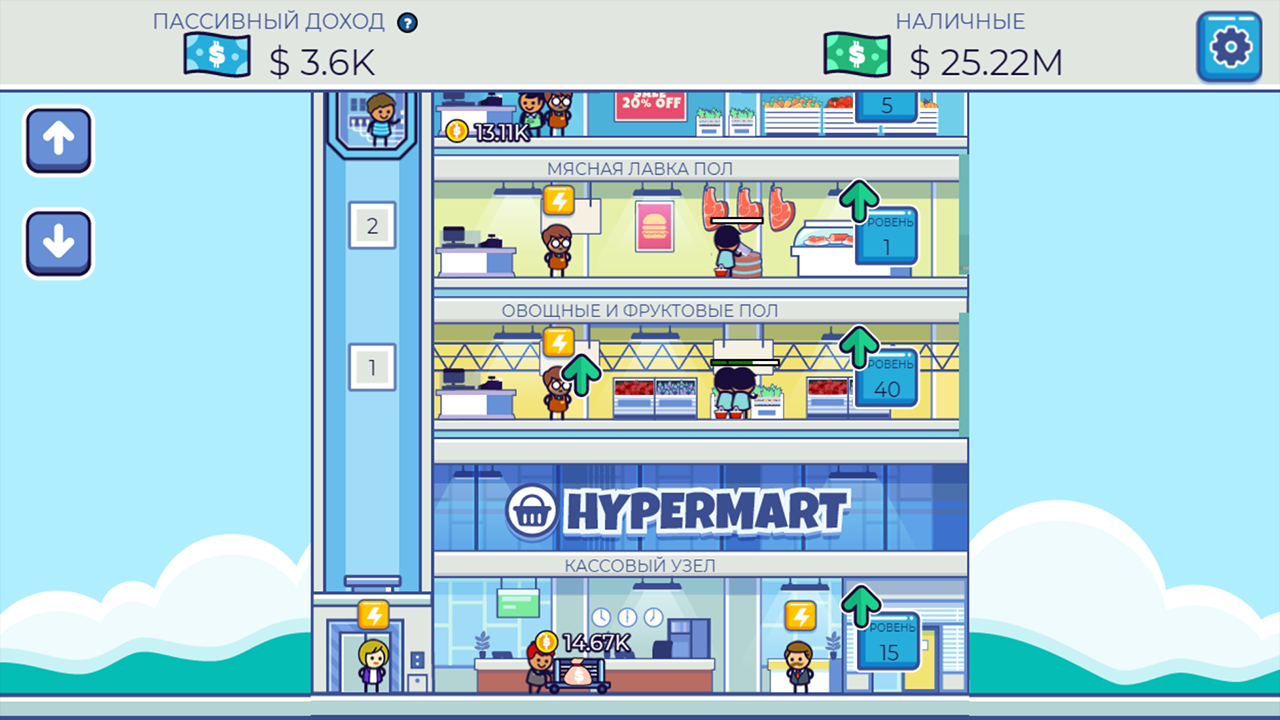Open the passive income help question mark

pos(407,21)
